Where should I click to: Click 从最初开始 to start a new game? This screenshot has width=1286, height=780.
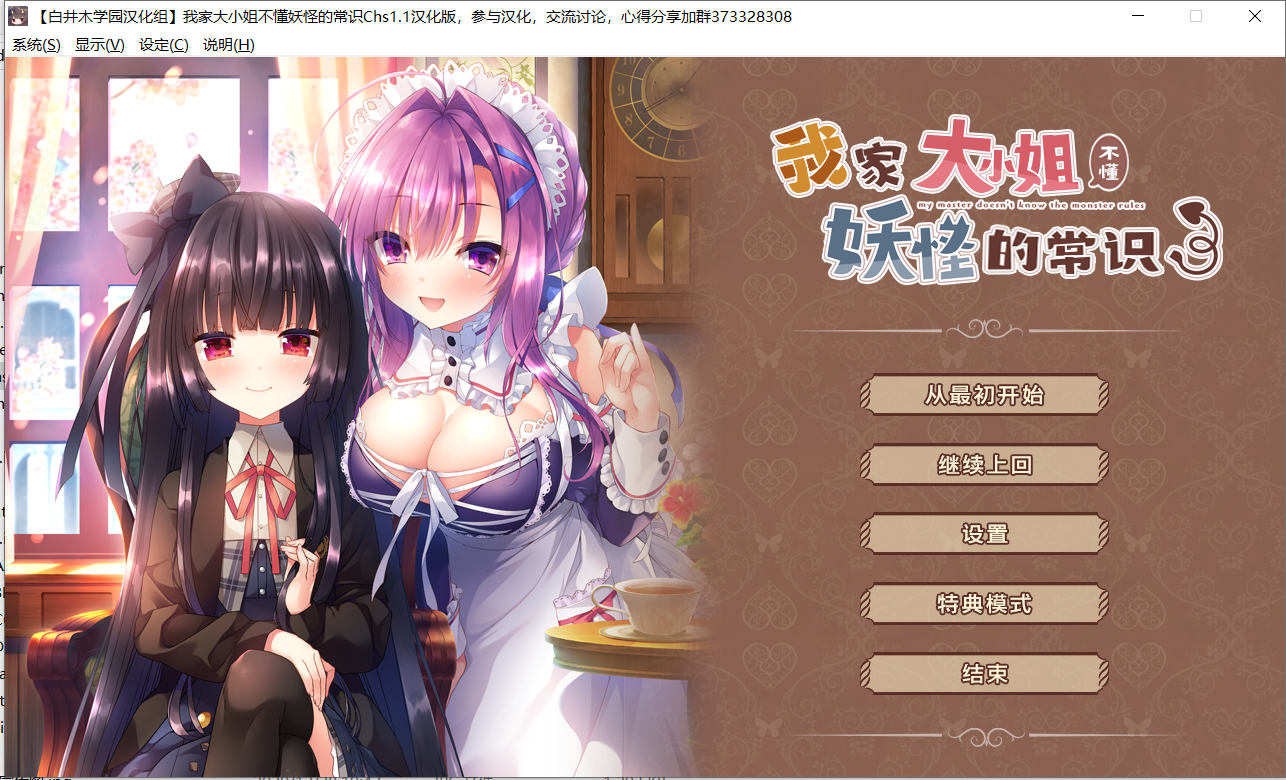click(x=985, y=395)
